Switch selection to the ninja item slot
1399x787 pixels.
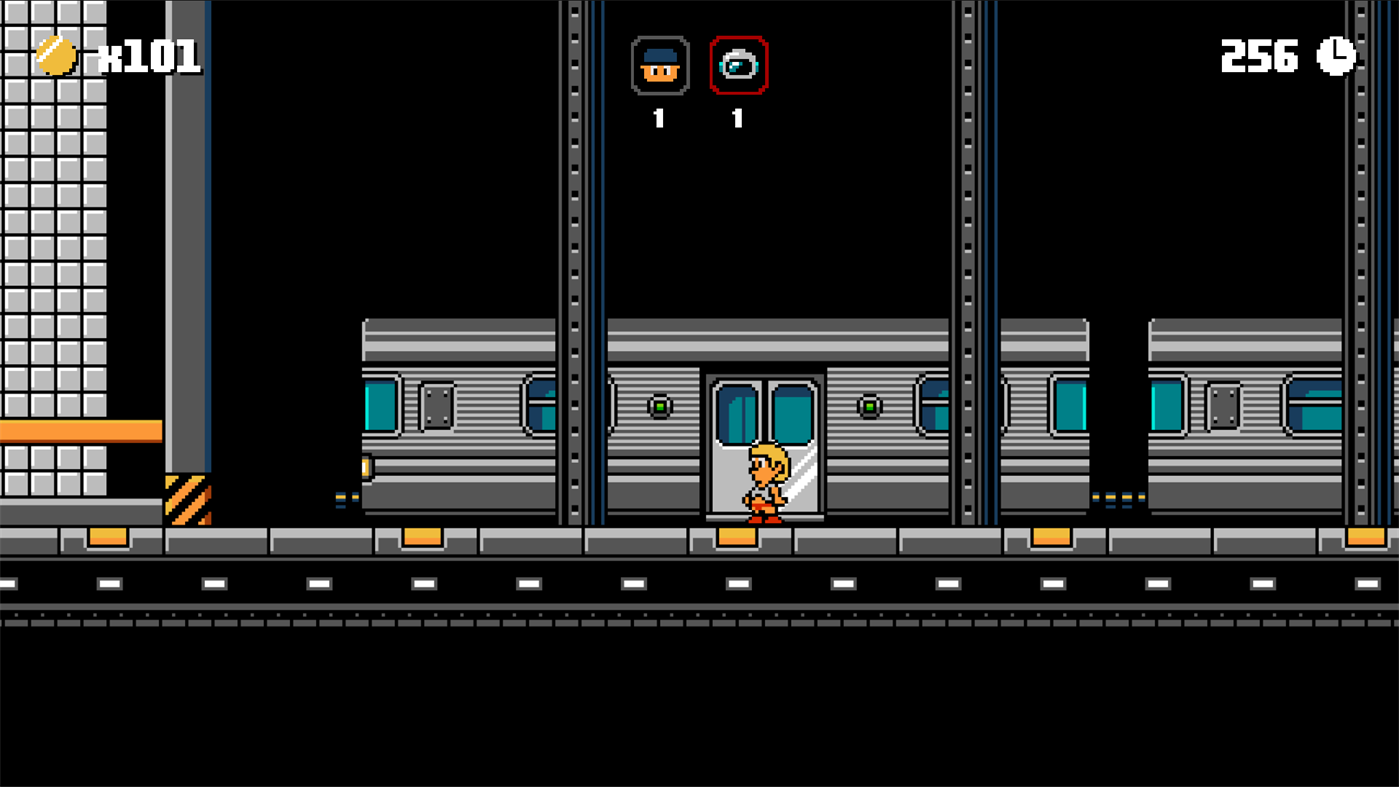pos(659,65)
